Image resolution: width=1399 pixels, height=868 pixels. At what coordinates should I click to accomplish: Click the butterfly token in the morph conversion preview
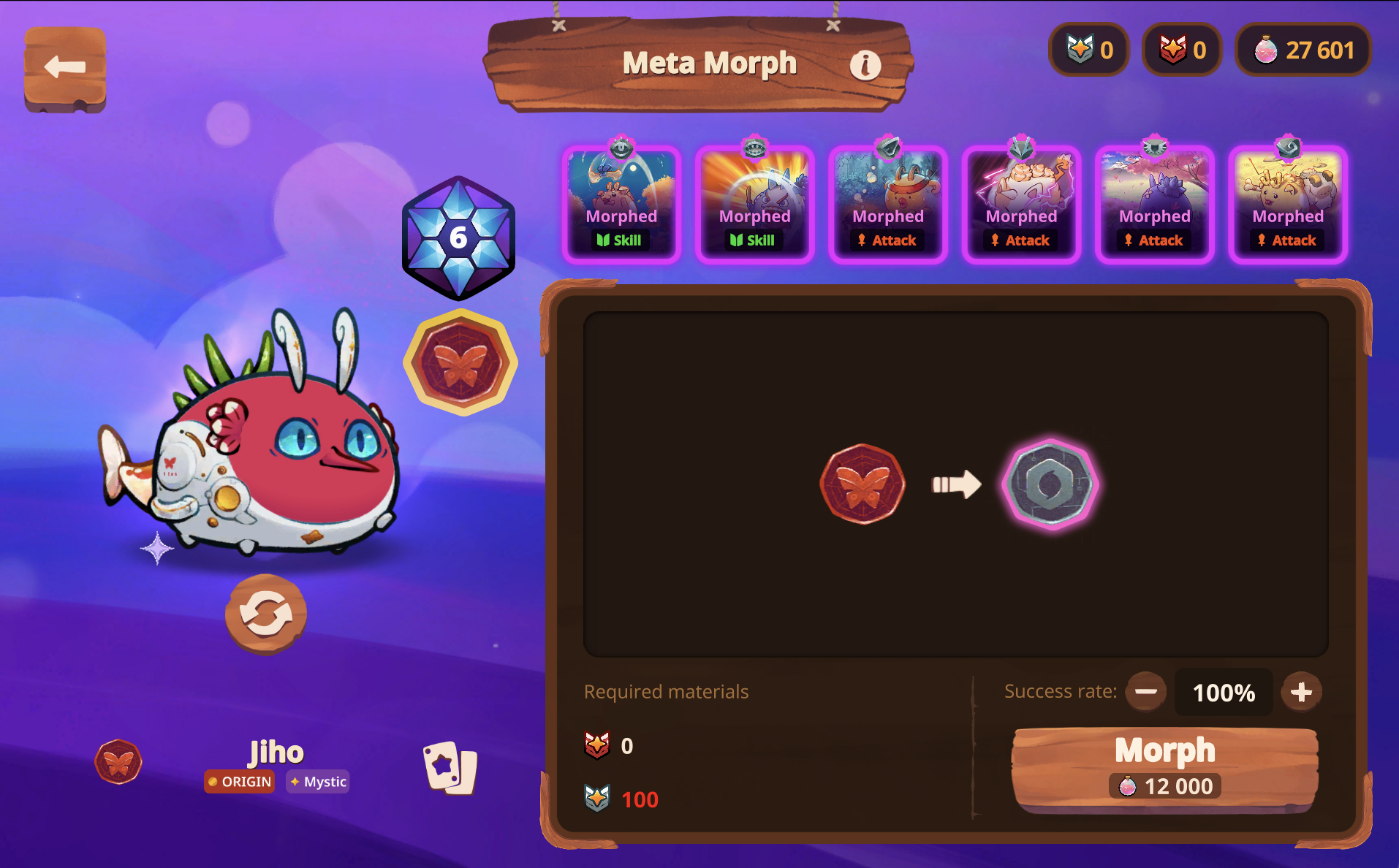click(x=863, y=484)
